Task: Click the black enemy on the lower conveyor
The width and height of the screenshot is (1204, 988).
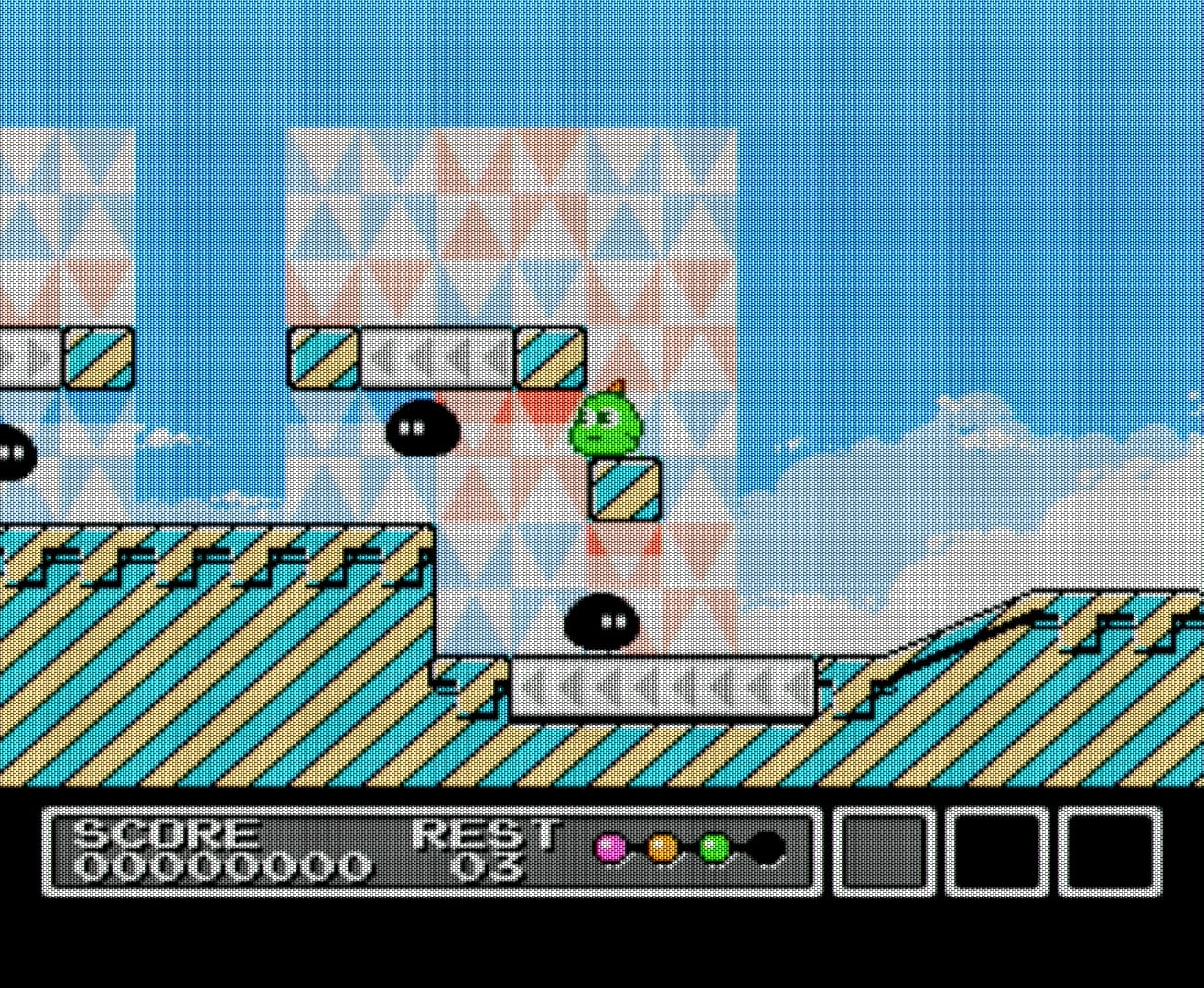Action: 599,622
